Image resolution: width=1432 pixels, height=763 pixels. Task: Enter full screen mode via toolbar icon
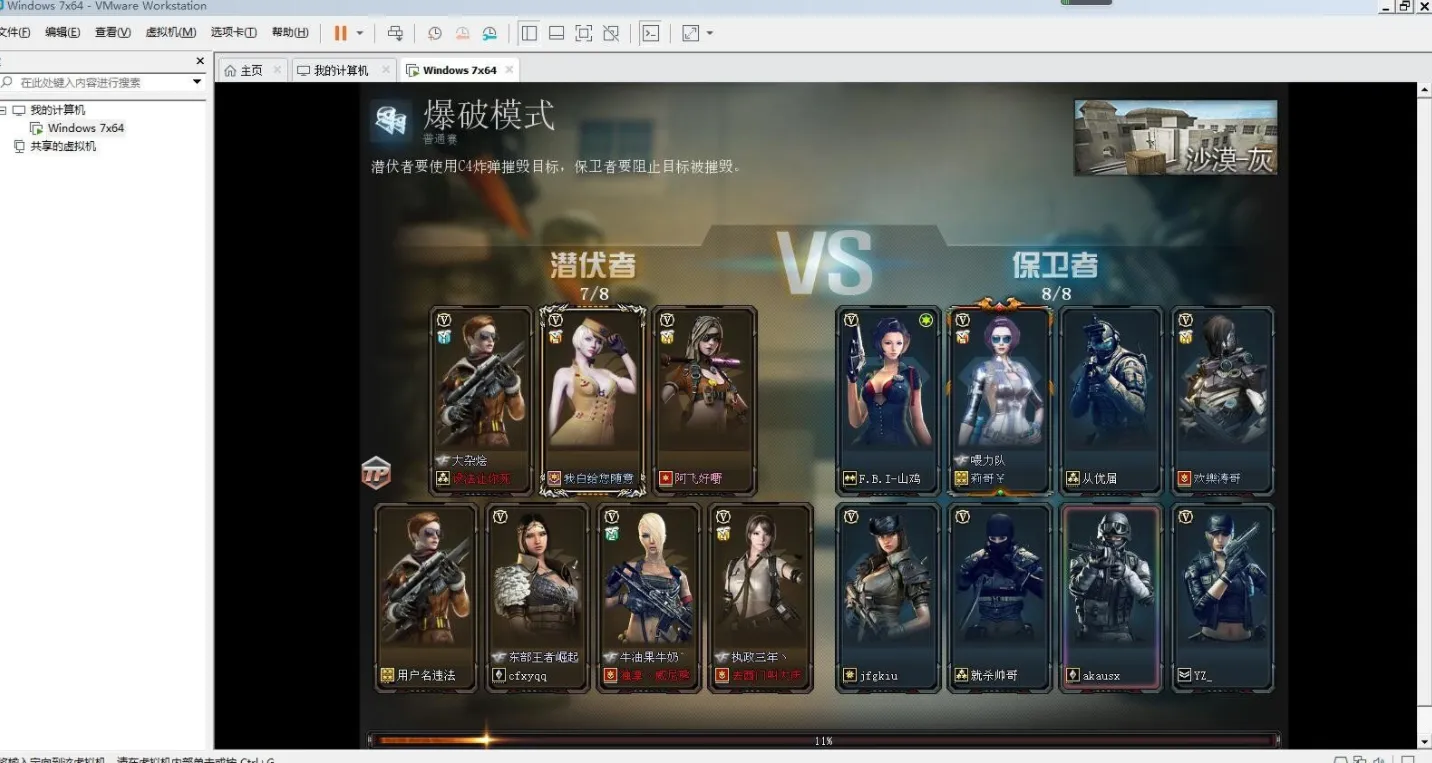[582, 33]
